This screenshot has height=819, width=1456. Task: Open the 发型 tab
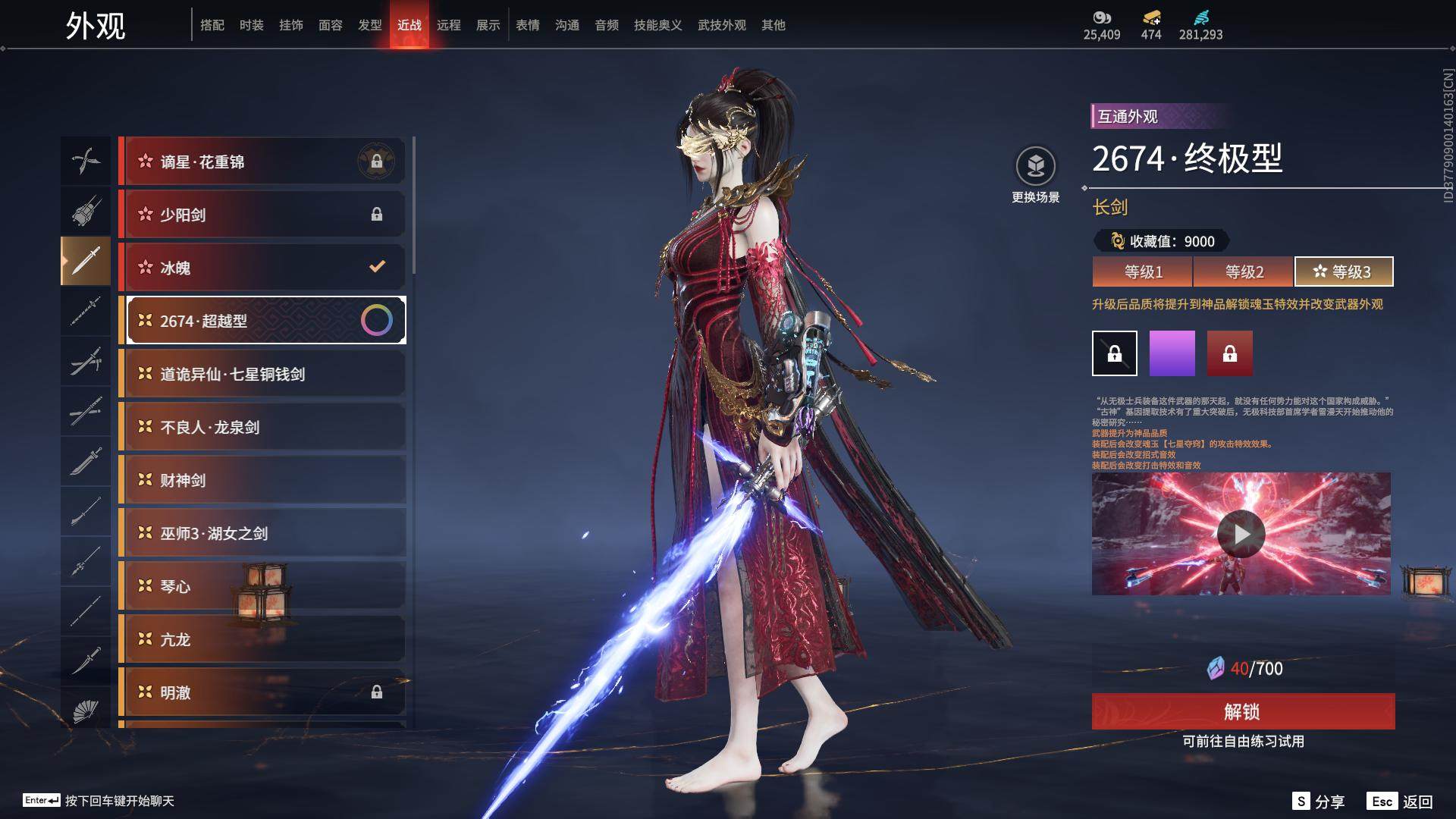(x=369, y=25)
